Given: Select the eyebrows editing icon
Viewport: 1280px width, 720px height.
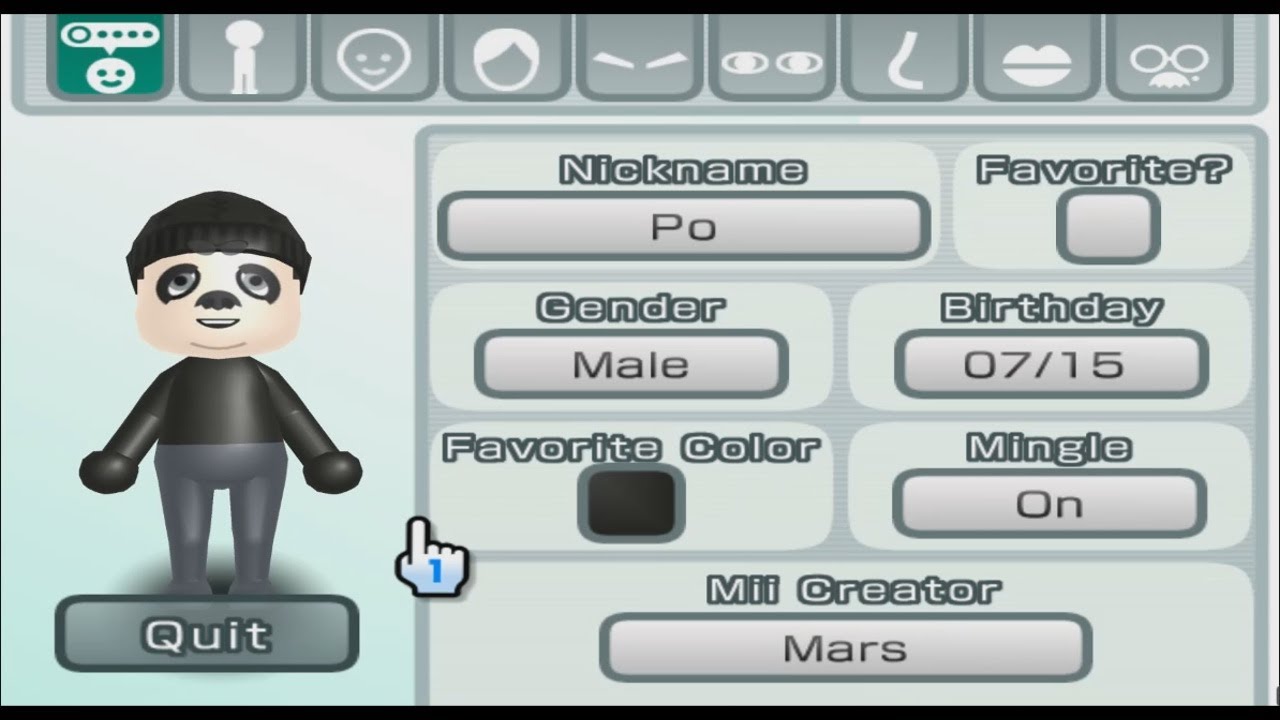Looking at the screenshot, I should [639, 57].
